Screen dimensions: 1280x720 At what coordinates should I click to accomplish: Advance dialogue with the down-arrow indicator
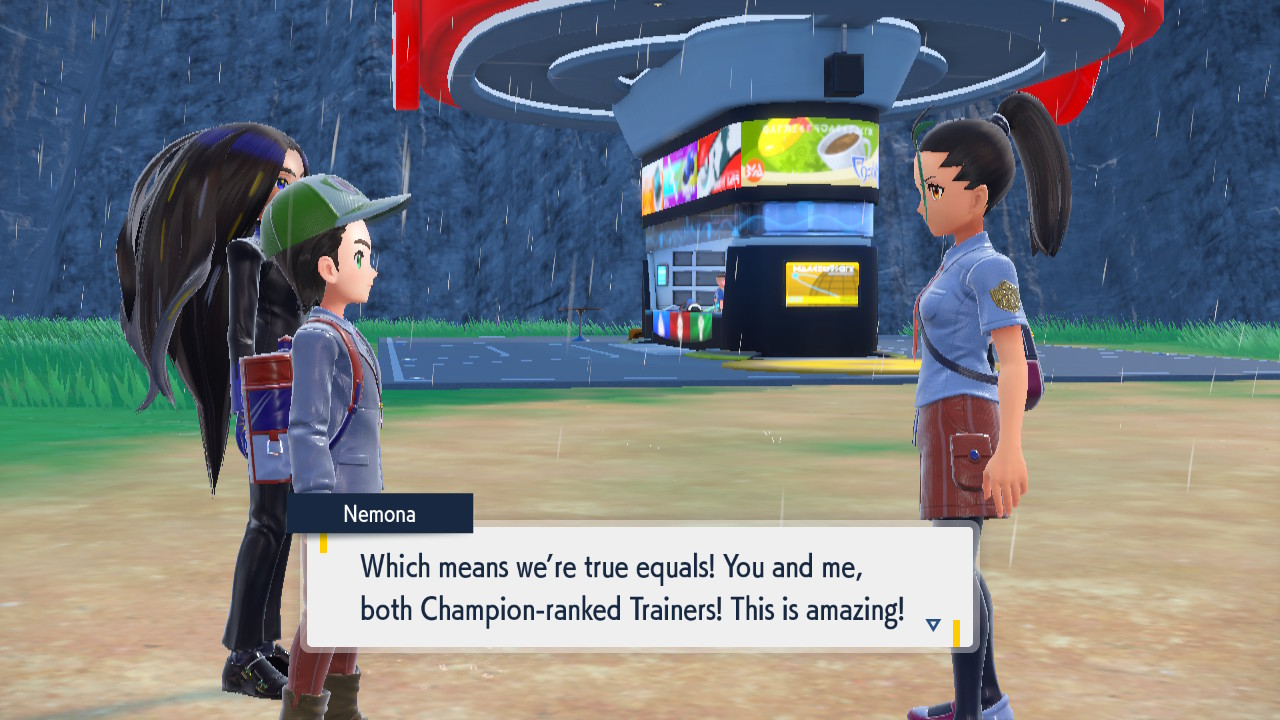click(x=933, y=625)
